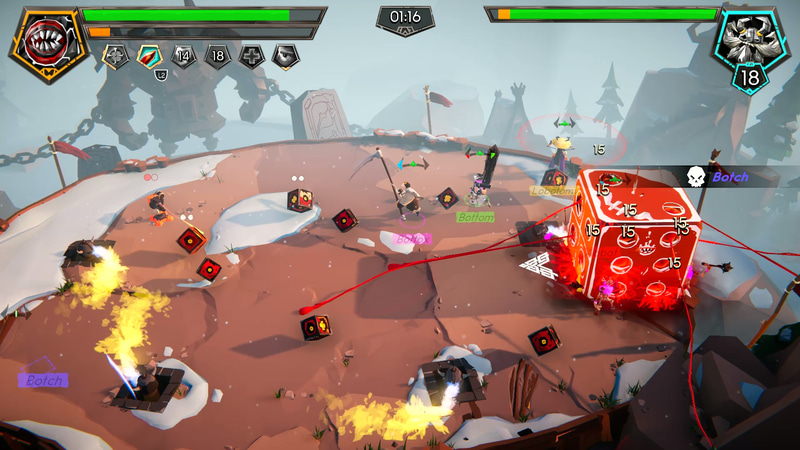This screenshot has height=450, width=800.
Task: Choose the ability icon showing 18
Action: point(218,57)
